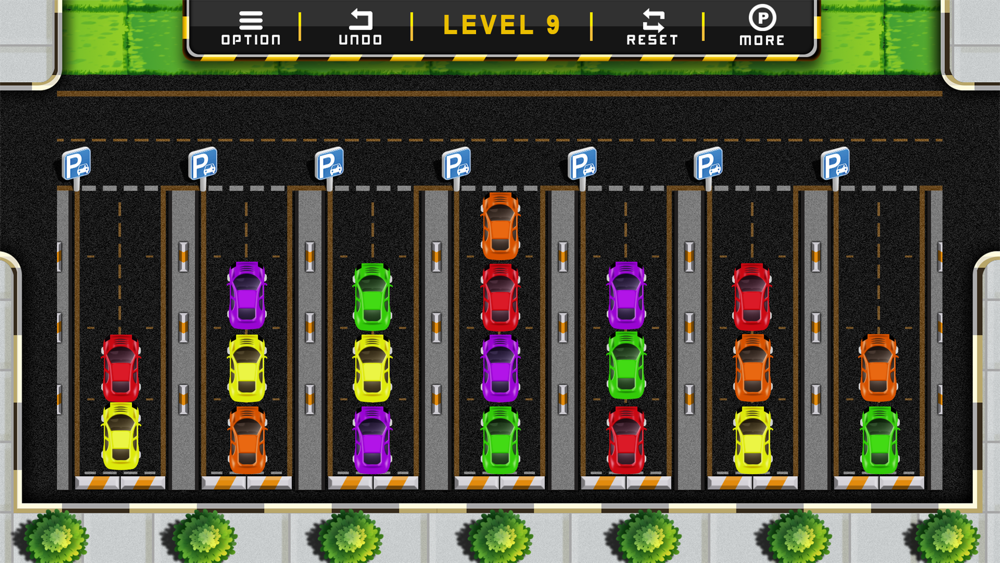Image resolution: width=1000 pixels, height=563 pixels.
Task: Open the More parking button
Action: 762,27
